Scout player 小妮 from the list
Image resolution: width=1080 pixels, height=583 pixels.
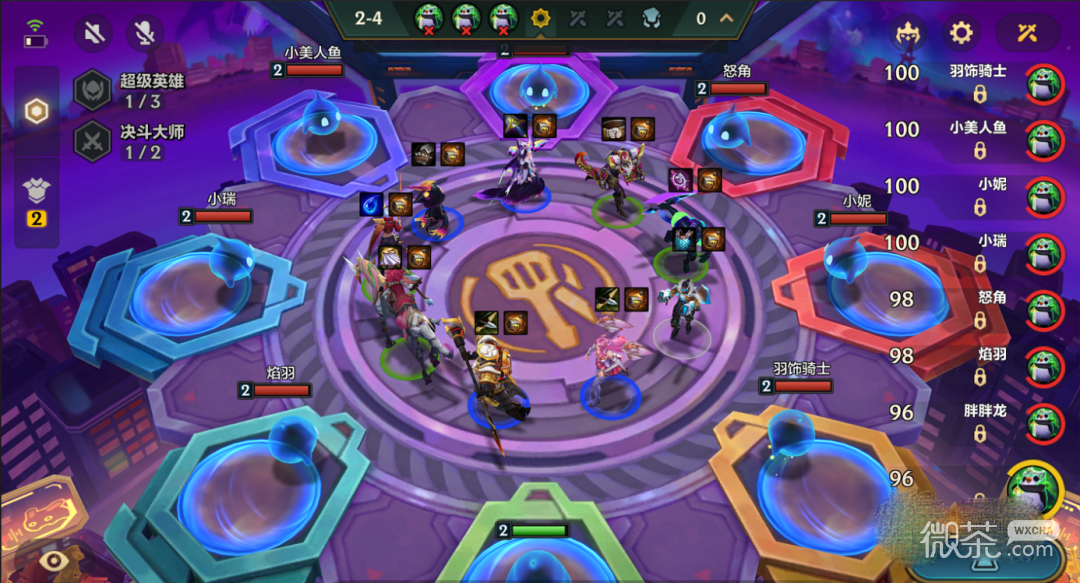coord(1045,195)
